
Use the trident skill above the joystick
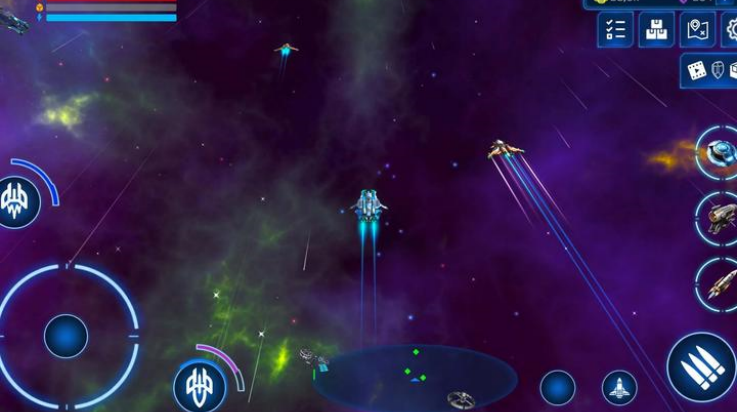(x=18, y=201)
